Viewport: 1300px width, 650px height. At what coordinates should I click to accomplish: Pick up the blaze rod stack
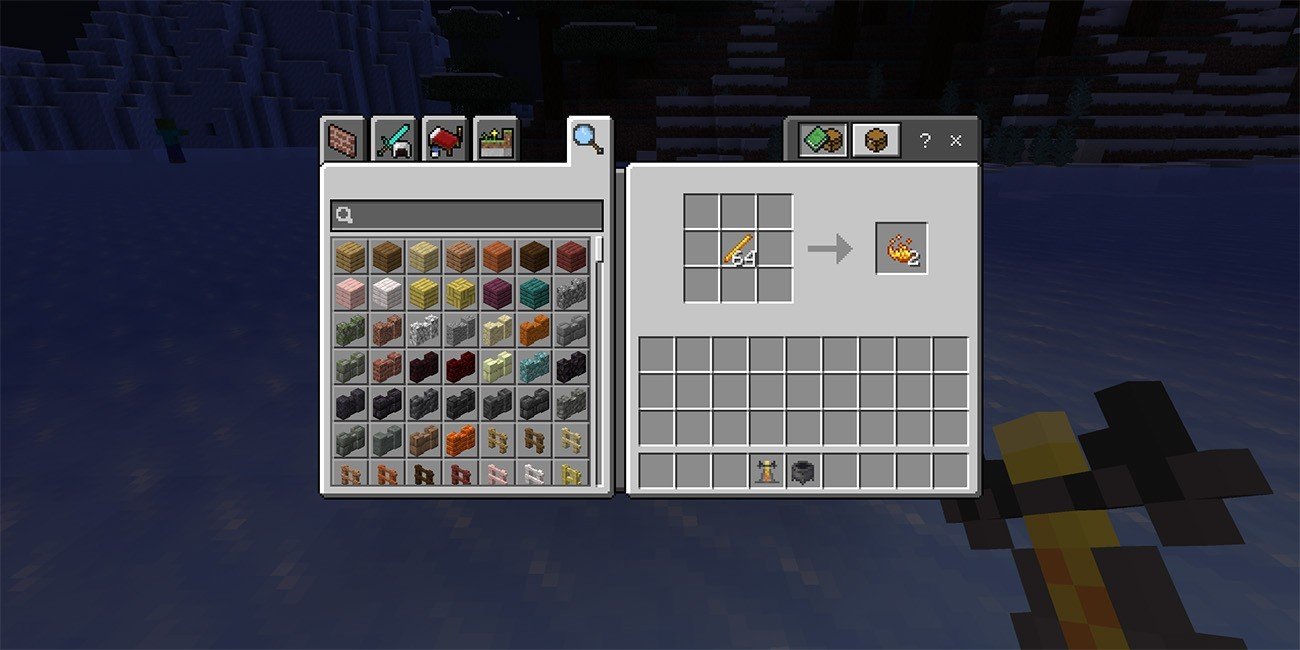click(738, 248)
